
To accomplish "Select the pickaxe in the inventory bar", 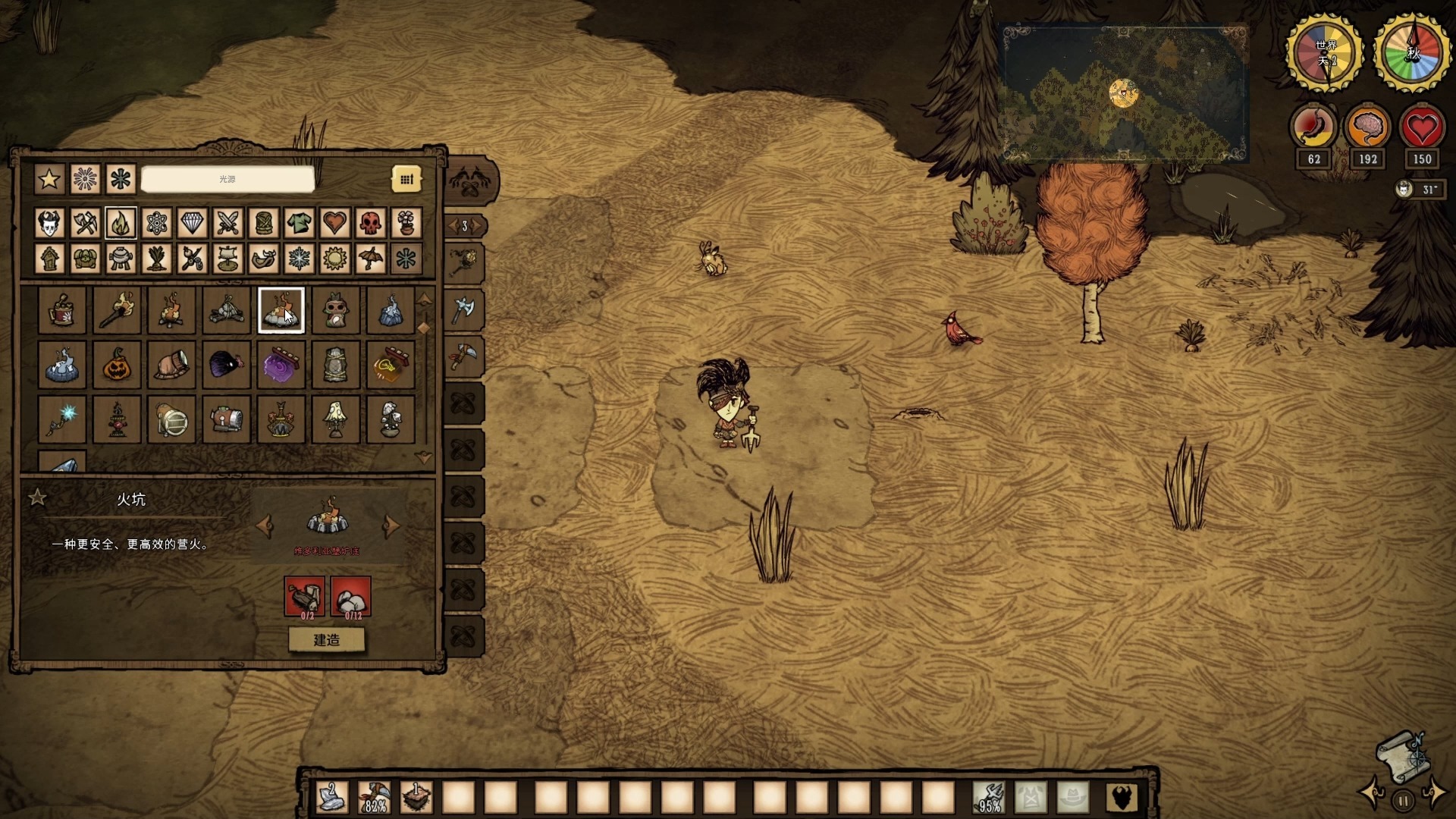I will (374, 798).
